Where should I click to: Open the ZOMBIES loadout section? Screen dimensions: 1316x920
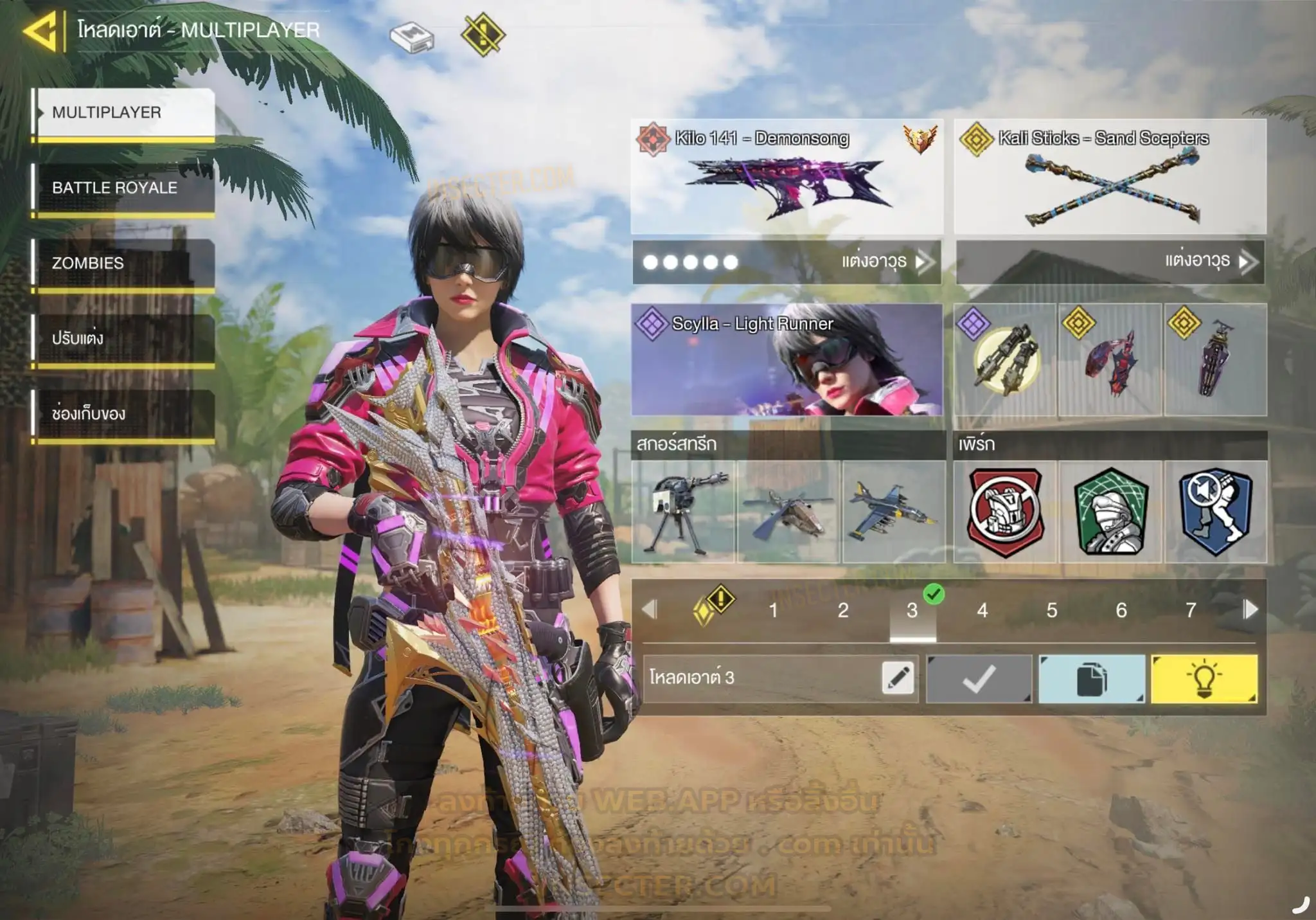click(125, 263)
